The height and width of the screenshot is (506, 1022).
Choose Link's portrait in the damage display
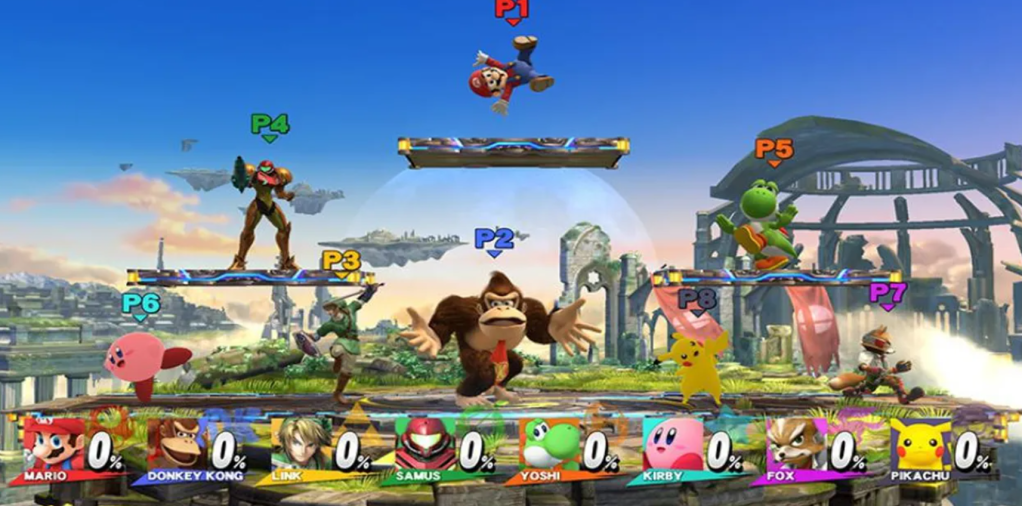pyautogui.click(x=300, y=444)
